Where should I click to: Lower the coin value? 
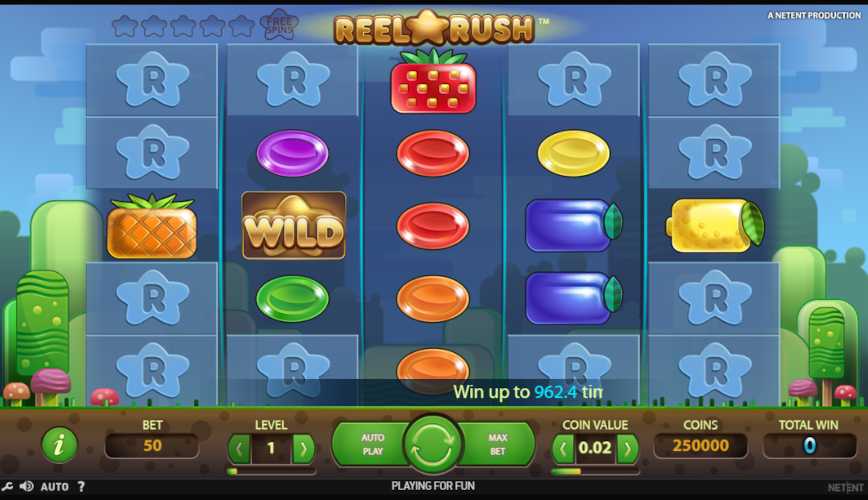[563, 448]
